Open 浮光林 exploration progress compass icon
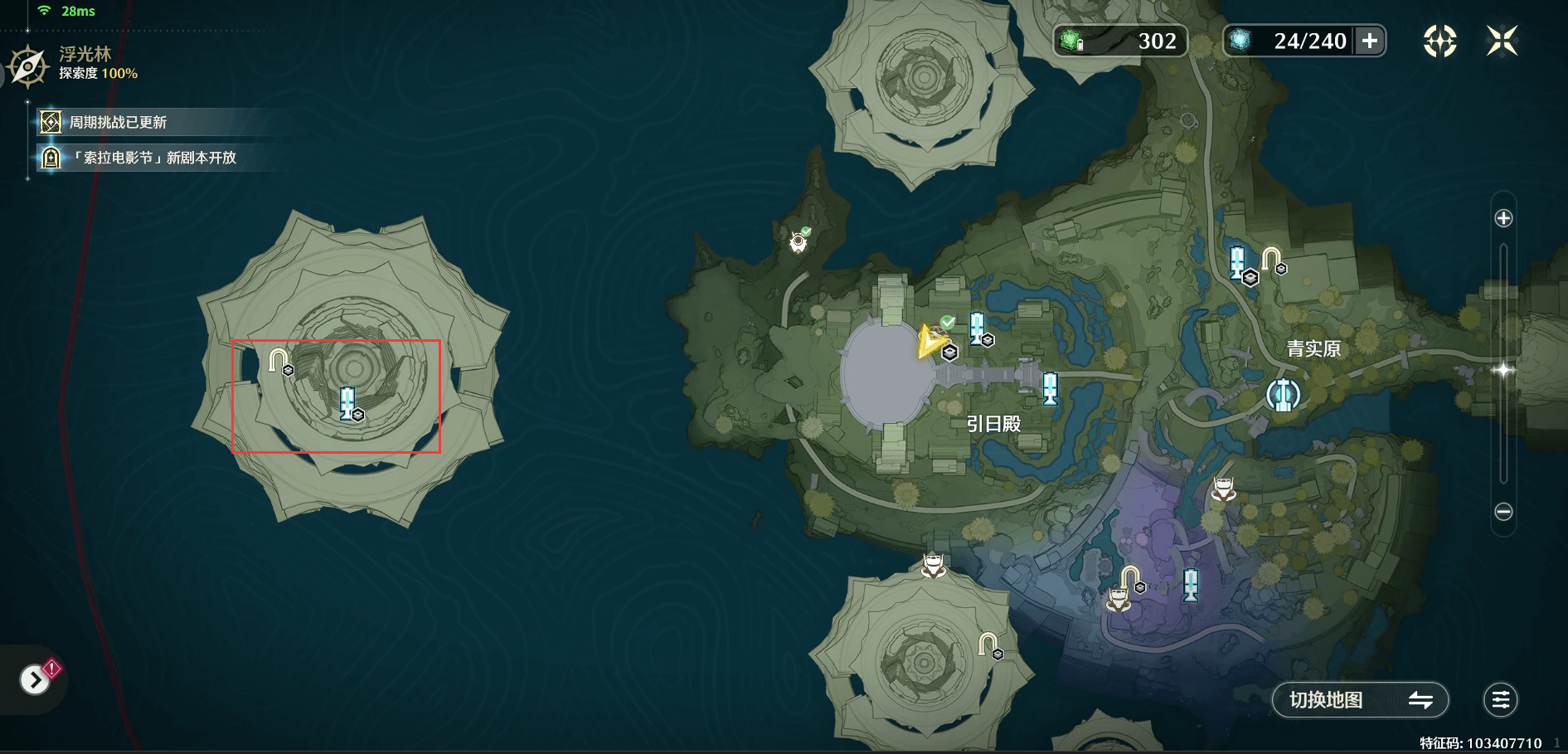 pyautogui.click(x=28, y=66)
